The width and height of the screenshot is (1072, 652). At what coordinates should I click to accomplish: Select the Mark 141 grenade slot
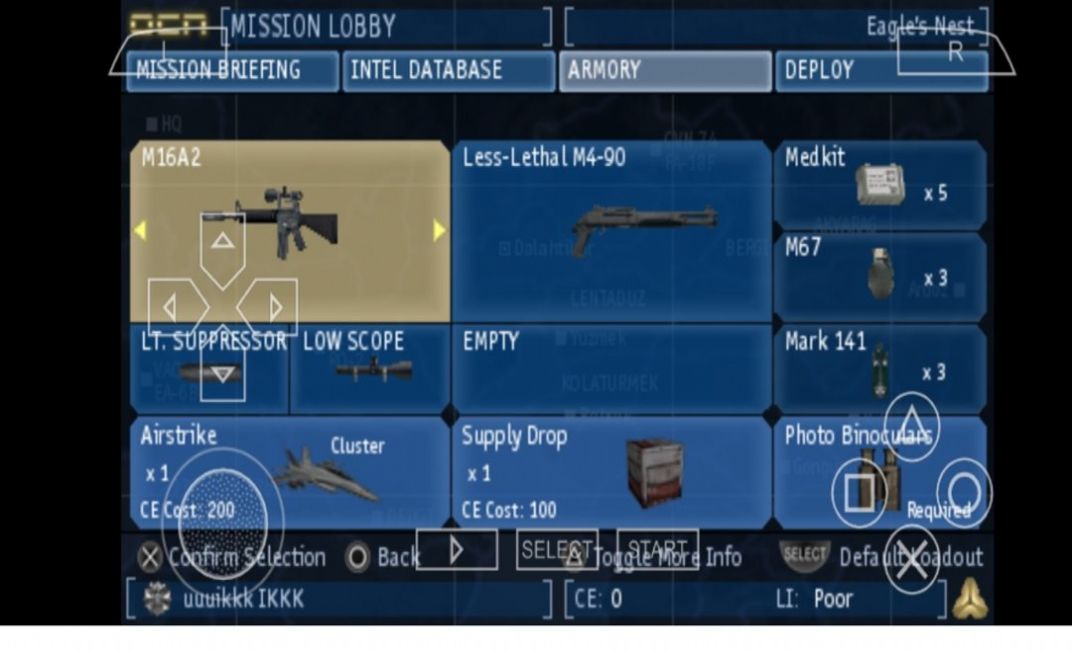[x=880, y=366]
